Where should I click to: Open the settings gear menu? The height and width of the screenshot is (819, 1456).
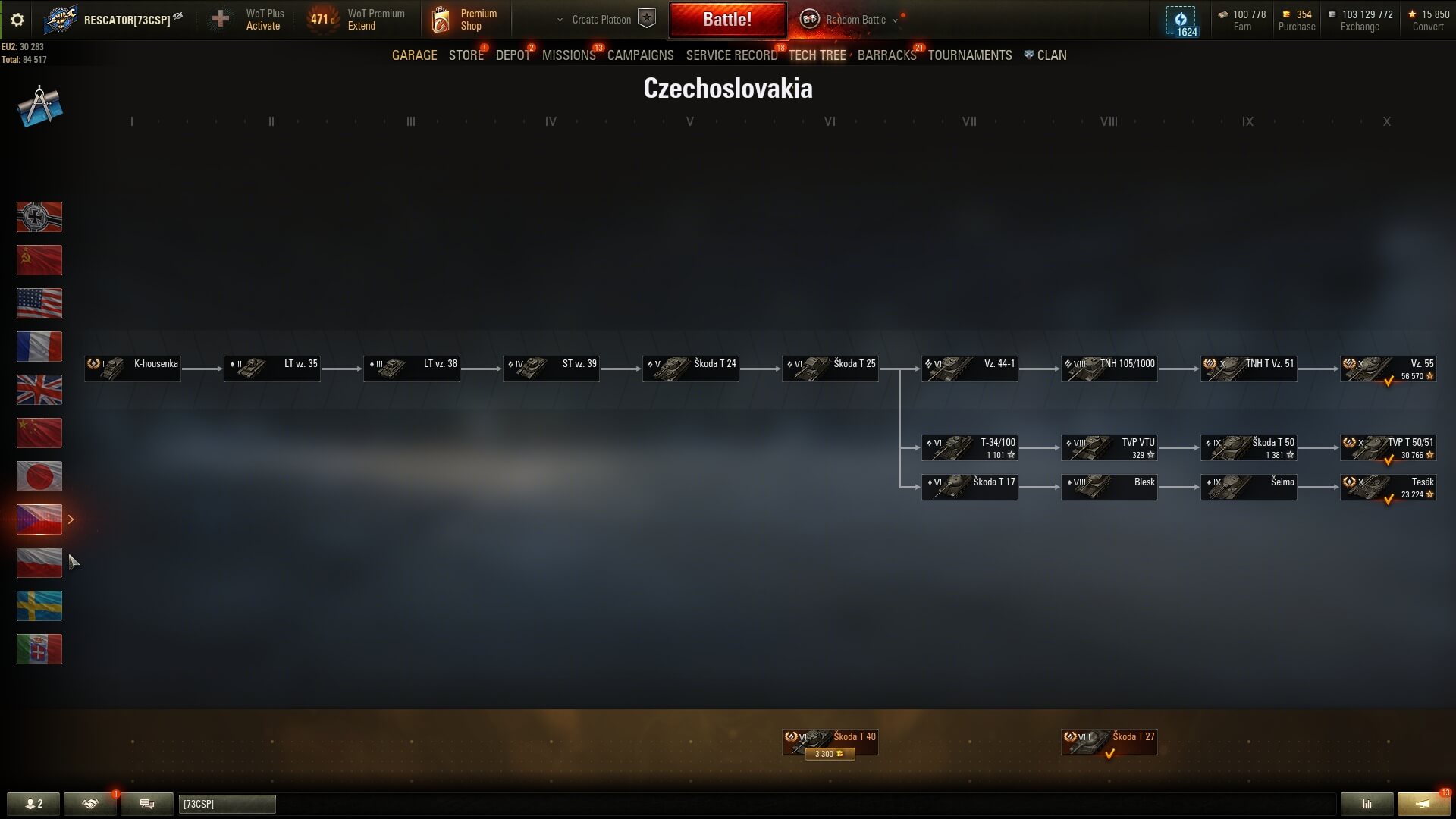point(17,20)
